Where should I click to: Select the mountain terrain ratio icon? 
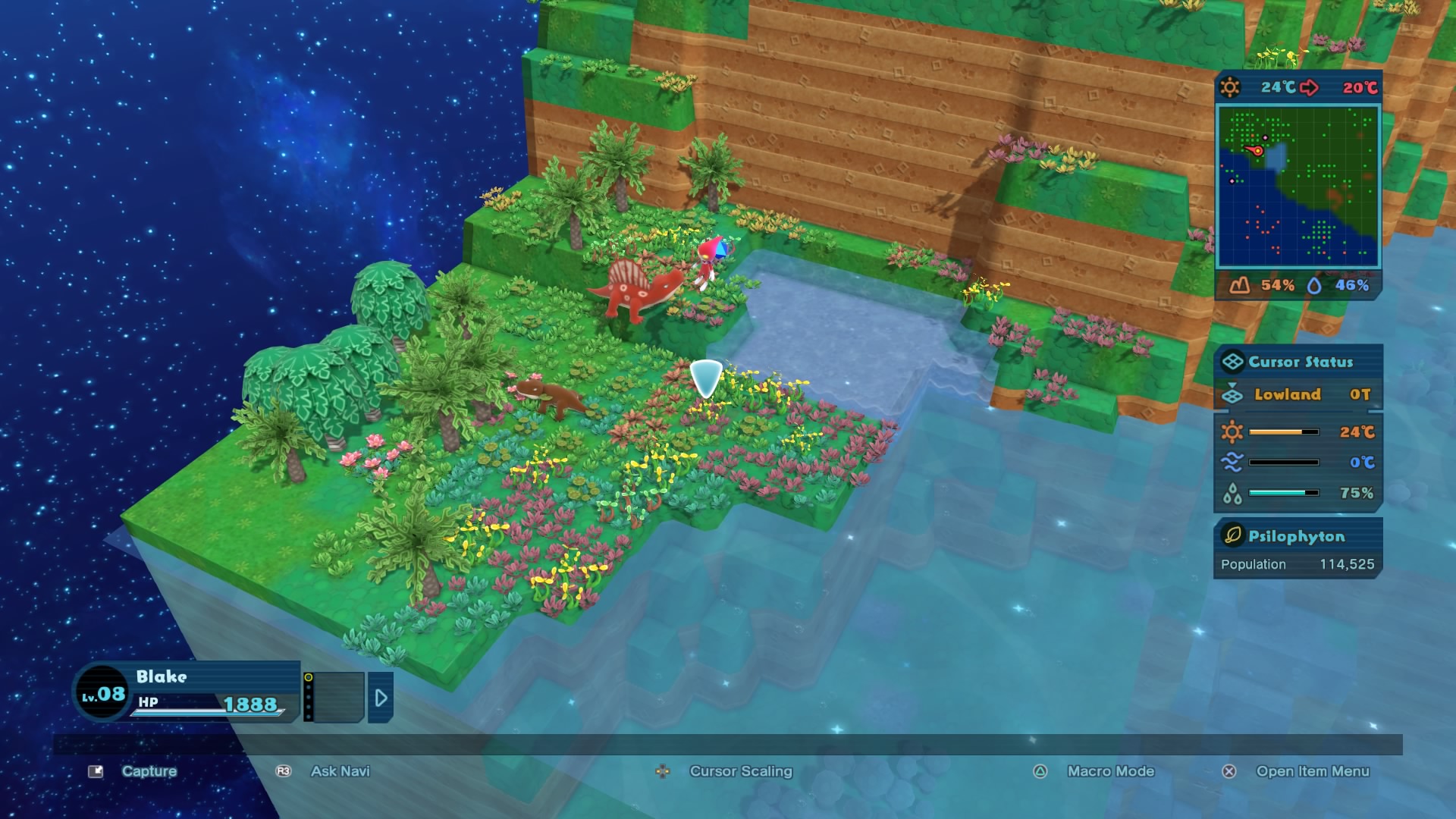(1238, 284)
